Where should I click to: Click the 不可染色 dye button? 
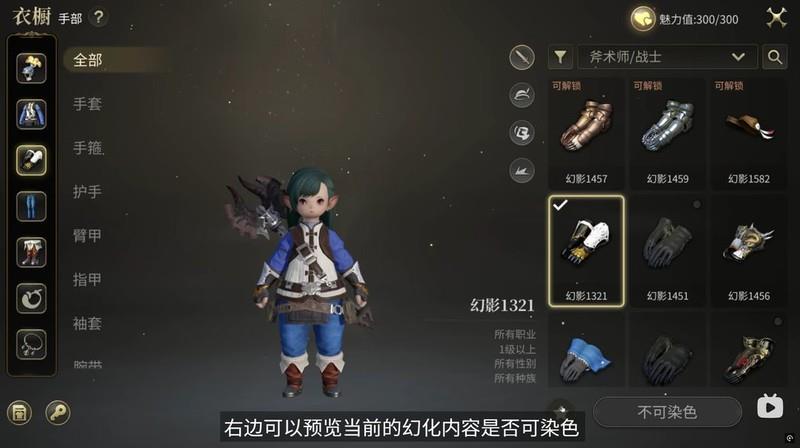pyautogui.click(x=667, y=411)
